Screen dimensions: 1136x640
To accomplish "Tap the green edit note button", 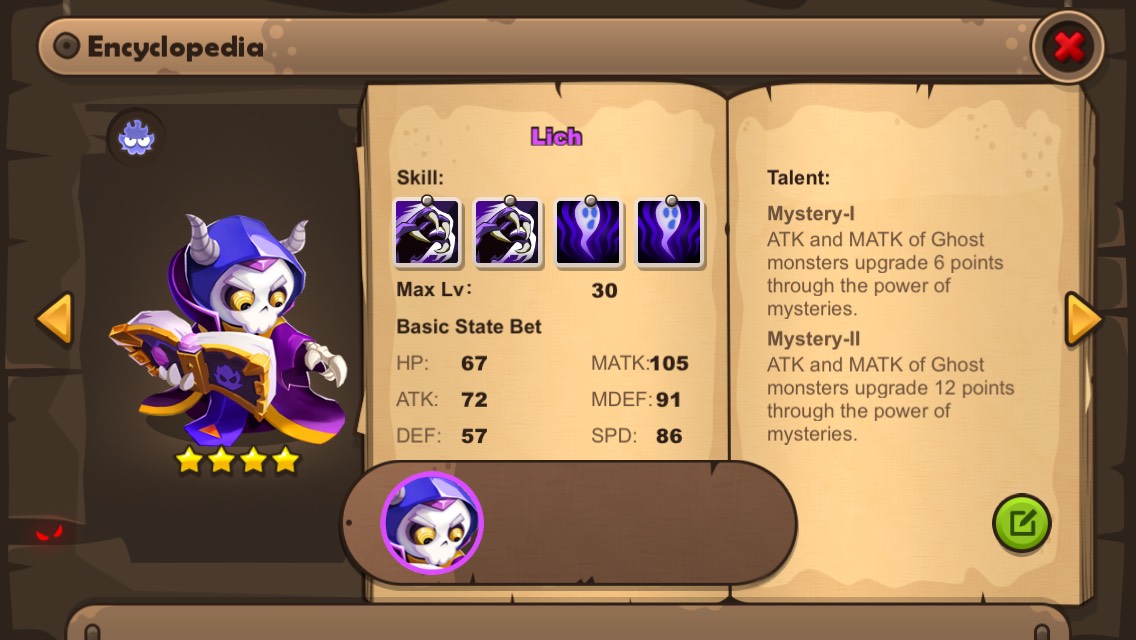I will (x=1021, y=523).
